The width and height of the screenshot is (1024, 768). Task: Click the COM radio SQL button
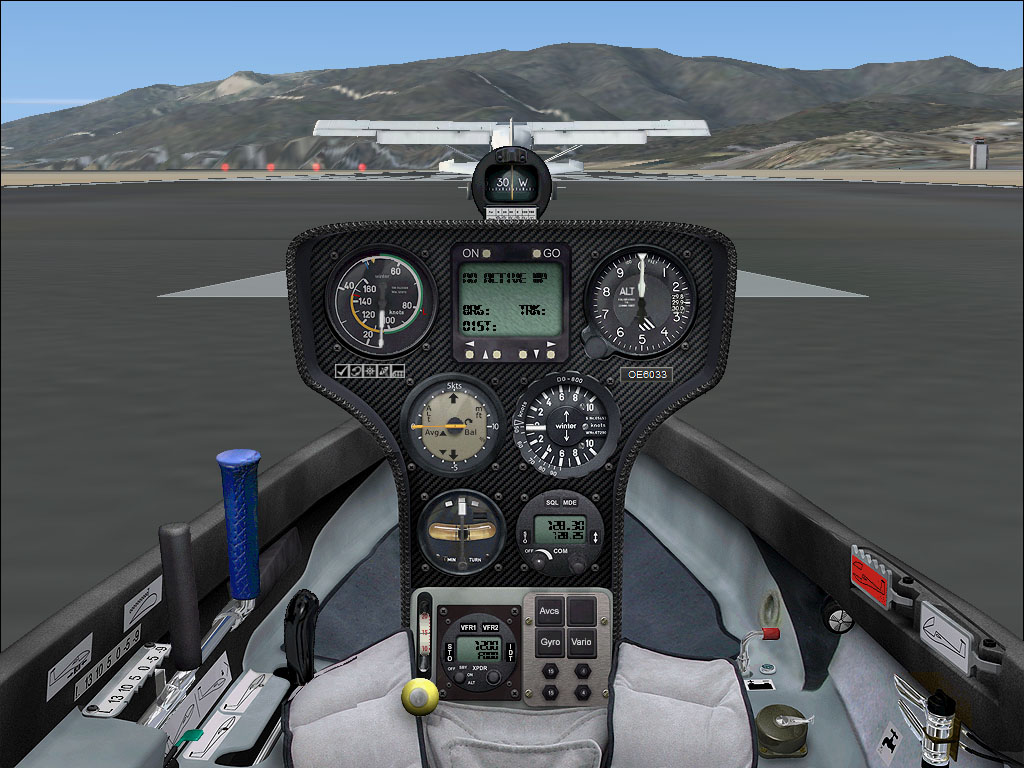pos(551,502)
